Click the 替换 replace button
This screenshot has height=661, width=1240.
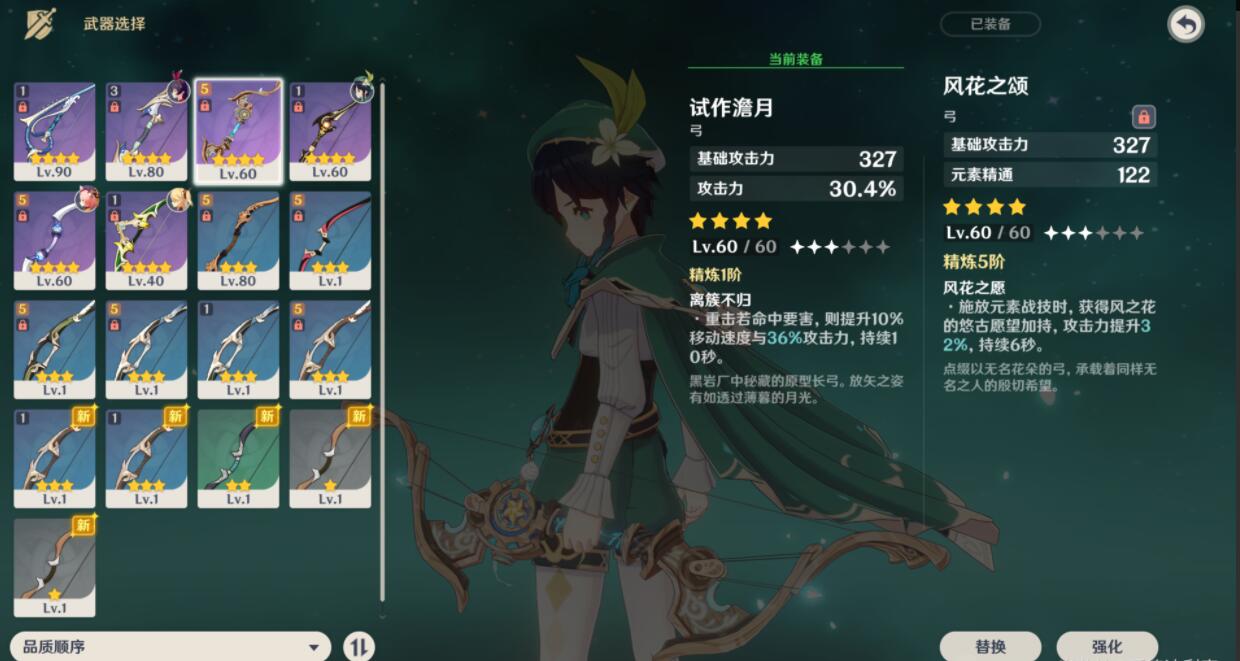[x=990, y=646]
